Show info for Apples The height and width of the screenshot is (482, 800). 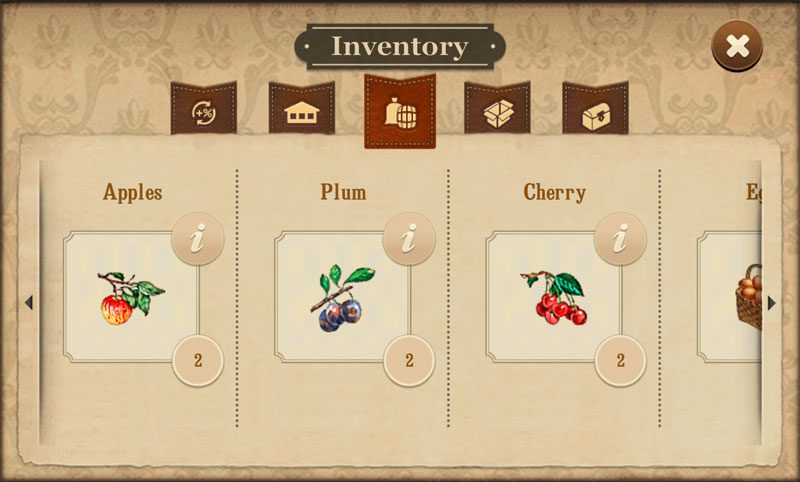tap(197, 239)
